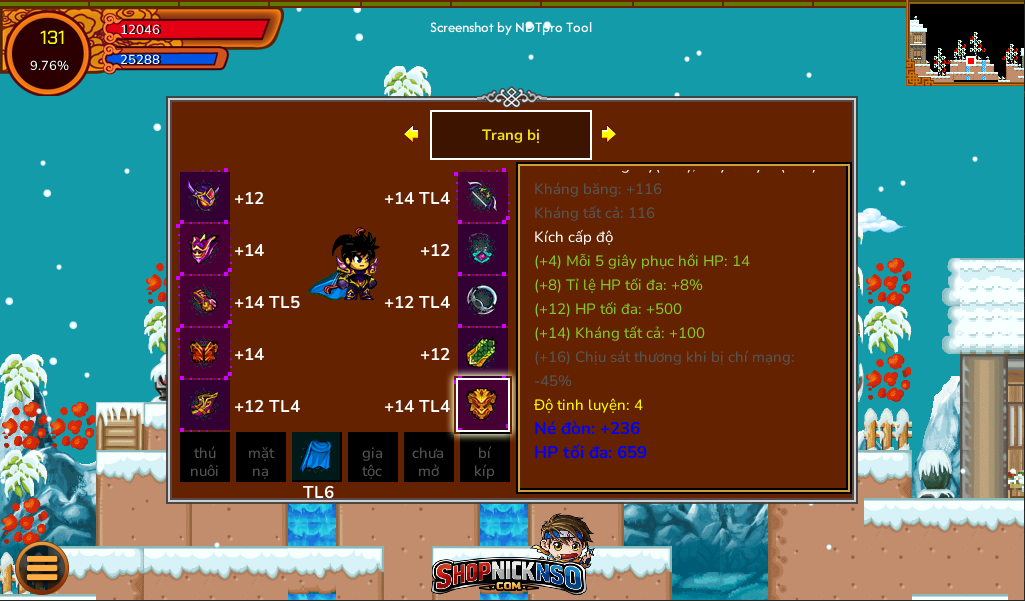Go to previous tab with left arrow
Screen dimensions: 1025x601
(x=411, y=134)
